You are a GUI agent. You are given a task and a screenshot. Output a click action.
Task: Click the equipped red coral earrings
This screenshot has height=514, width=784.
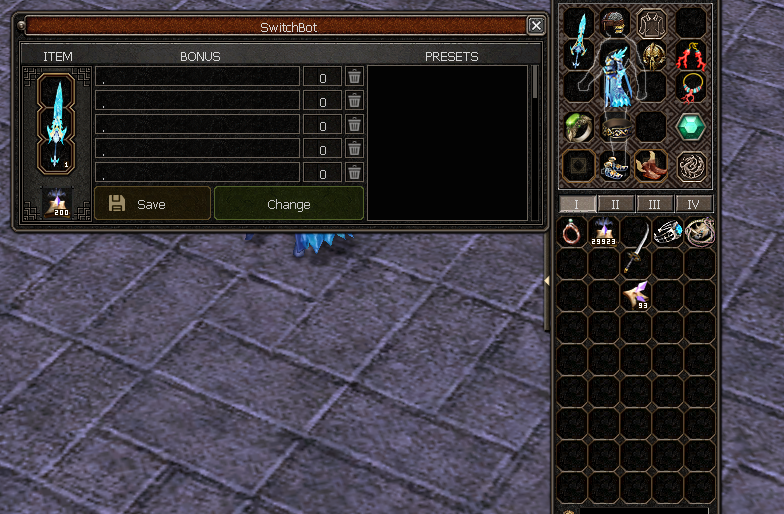click(x=690, y=55)
